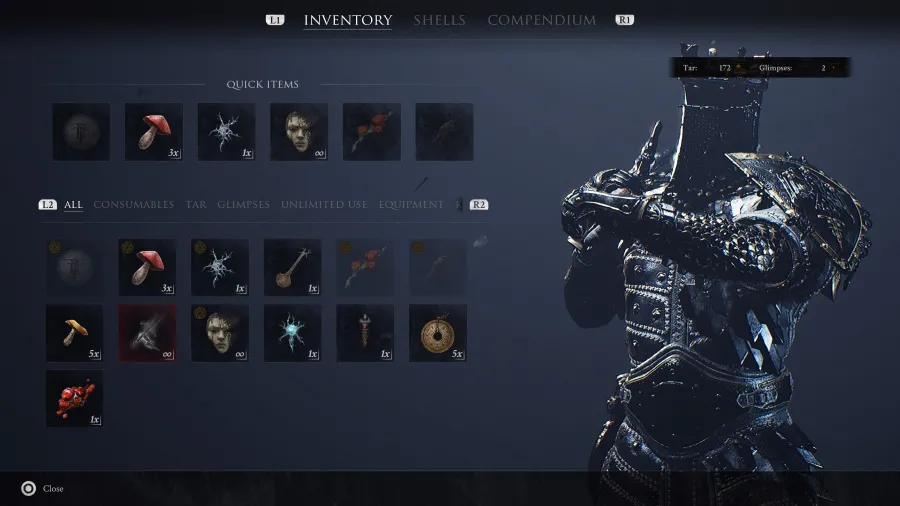This screenshot has height=506, width=900.
Task: Filter inventory to Glimpses
Action: point(243,205)
